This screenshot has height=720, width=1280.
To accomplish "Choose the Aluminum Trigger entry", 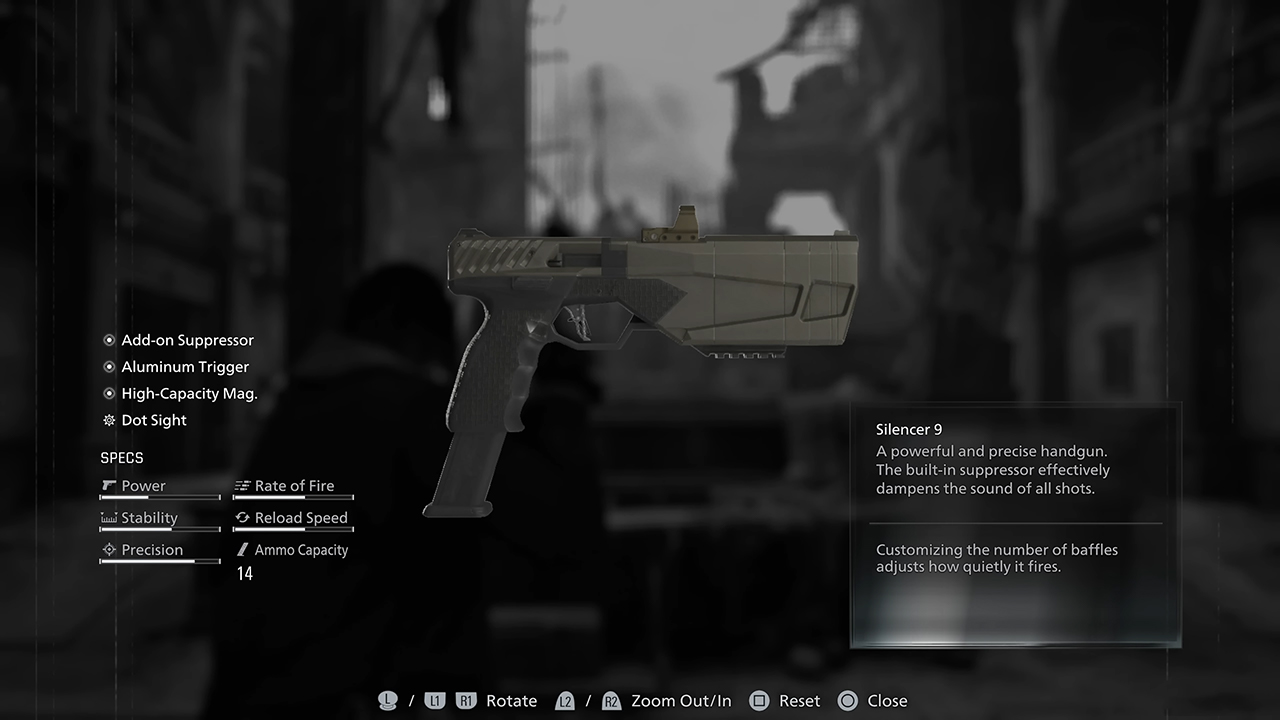I will tap(185, 367).
